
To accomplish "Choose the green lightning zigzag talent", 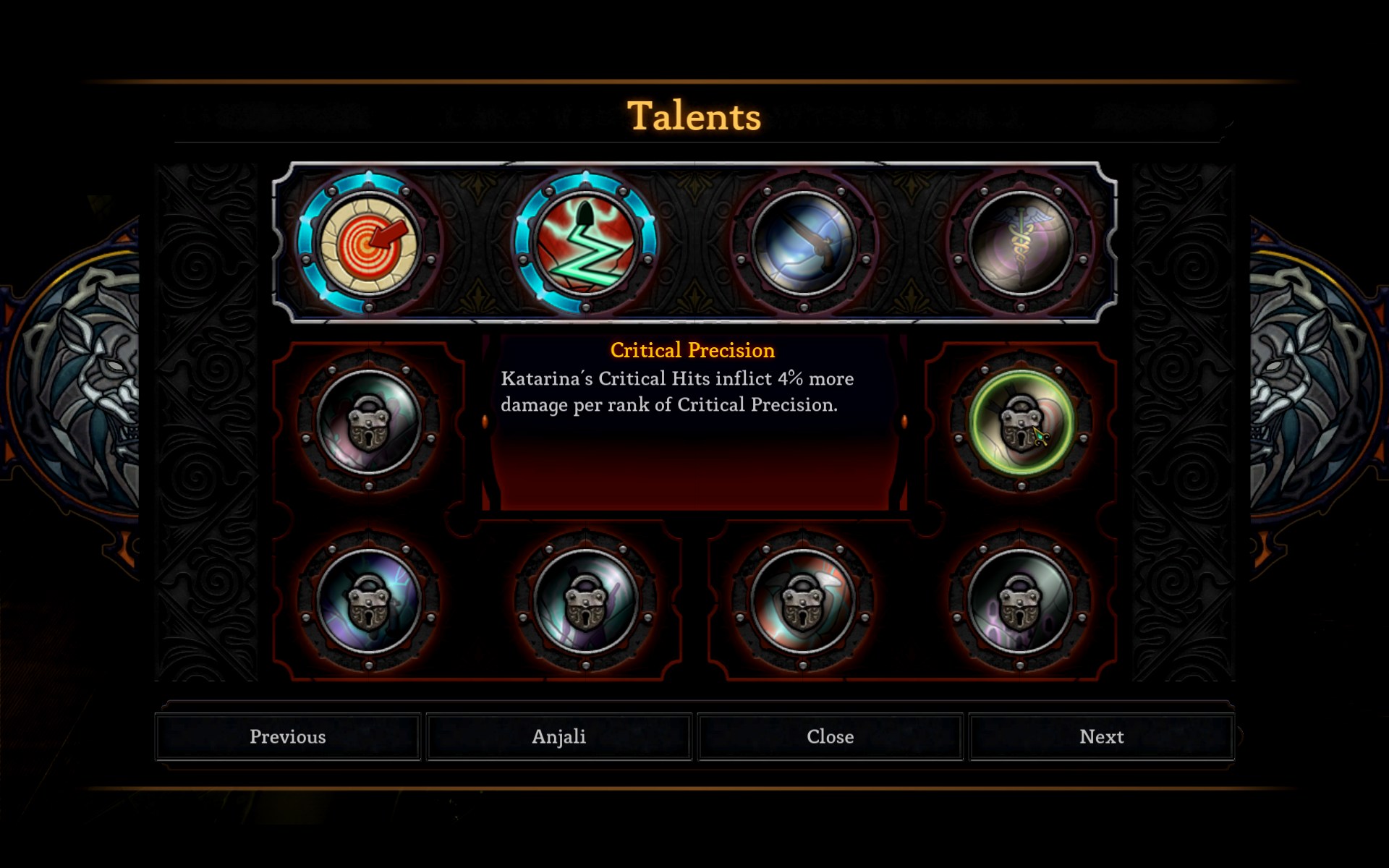I will click(585, 244).
